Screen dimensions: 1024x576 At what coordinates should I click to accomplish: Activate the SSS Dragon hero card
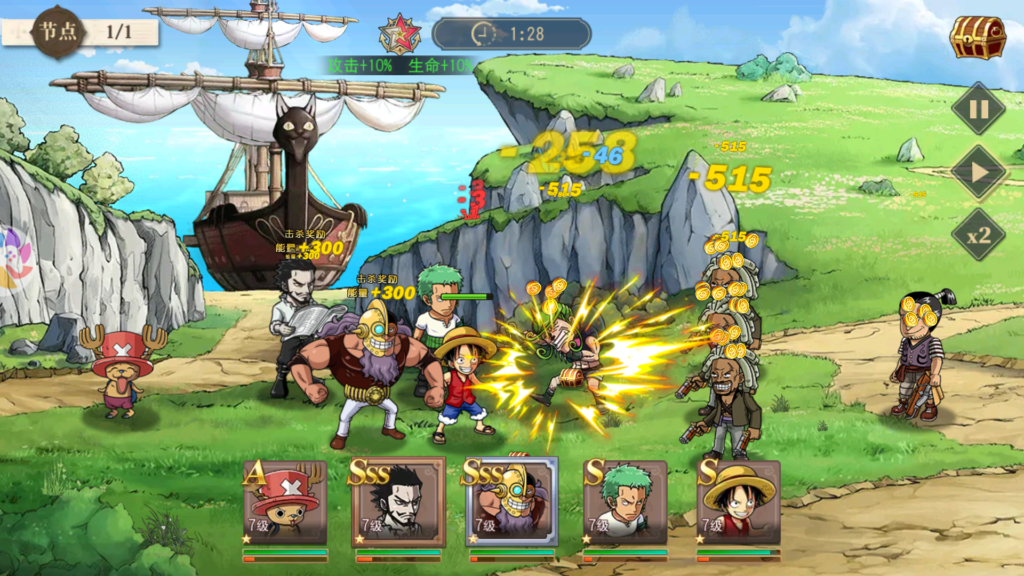pos(398,505)
